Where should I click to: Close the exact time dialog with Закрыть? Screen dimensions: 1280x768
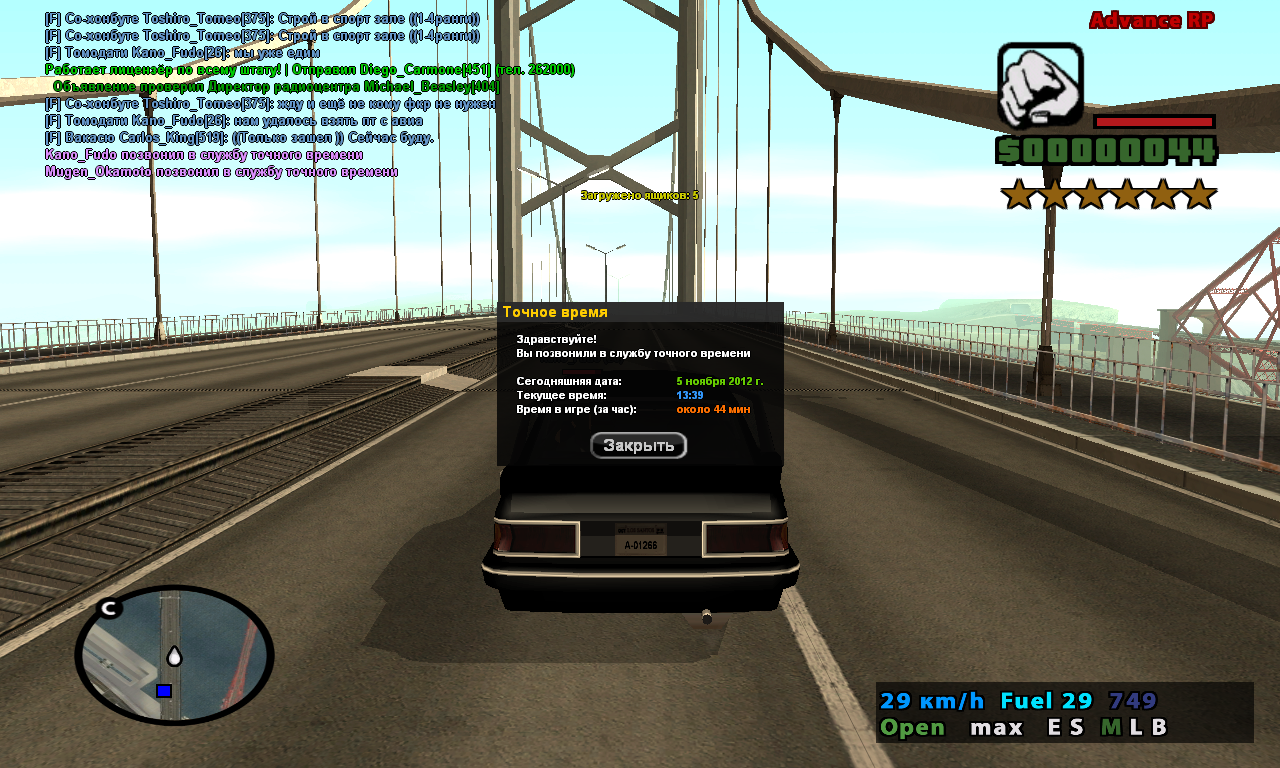tap(638, 446)
